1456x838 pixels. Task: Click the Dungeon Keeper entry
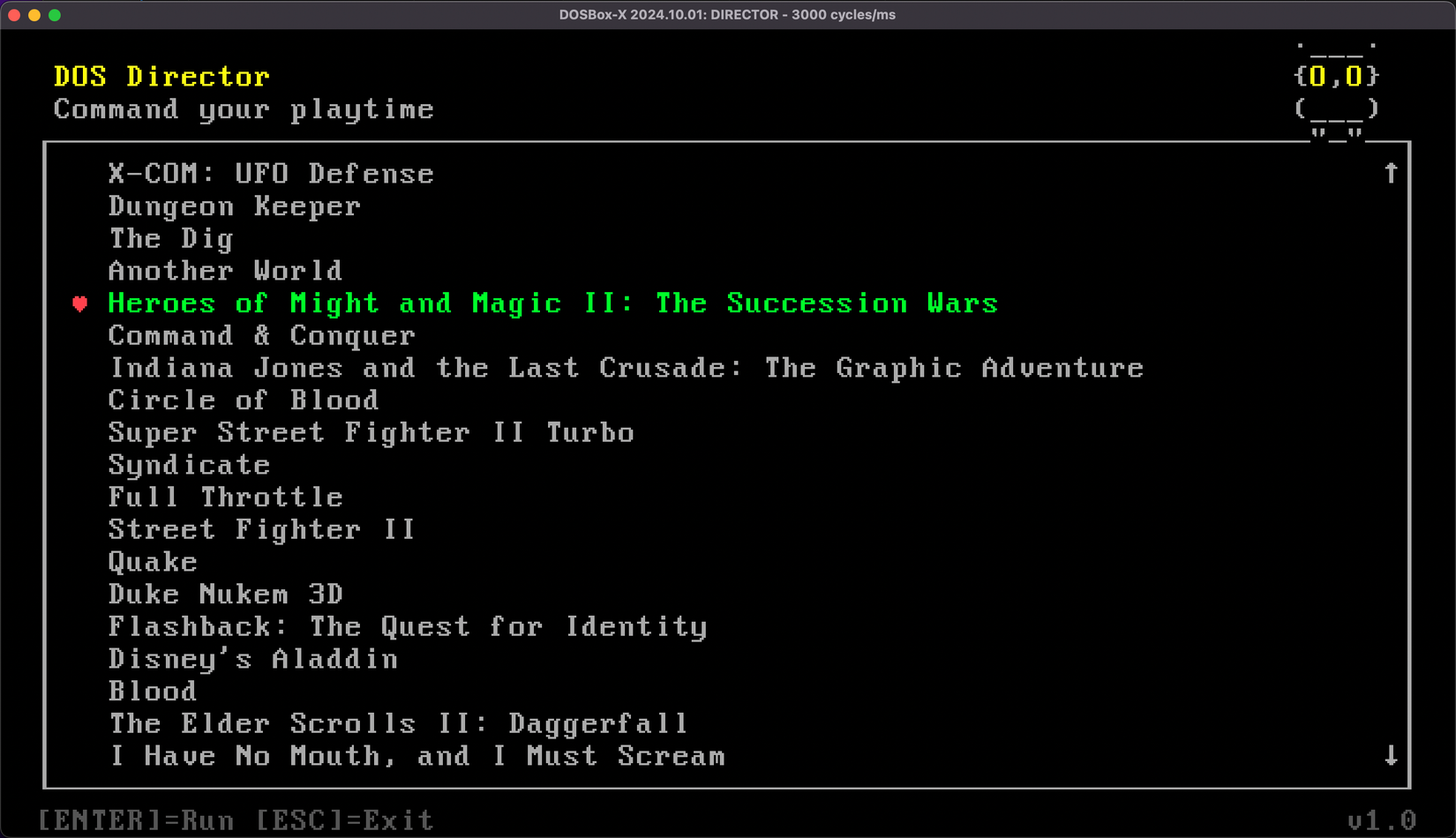click(x=233, y=206)
